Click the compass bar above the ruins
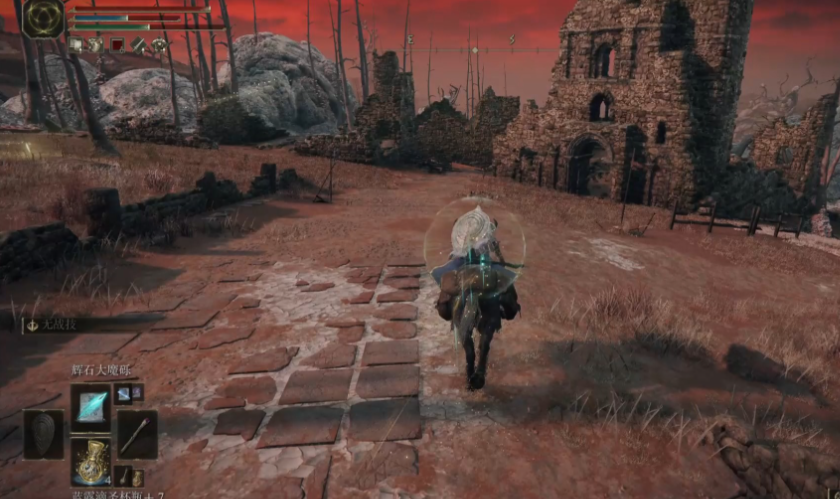840x499 pixels. [468, 49]
